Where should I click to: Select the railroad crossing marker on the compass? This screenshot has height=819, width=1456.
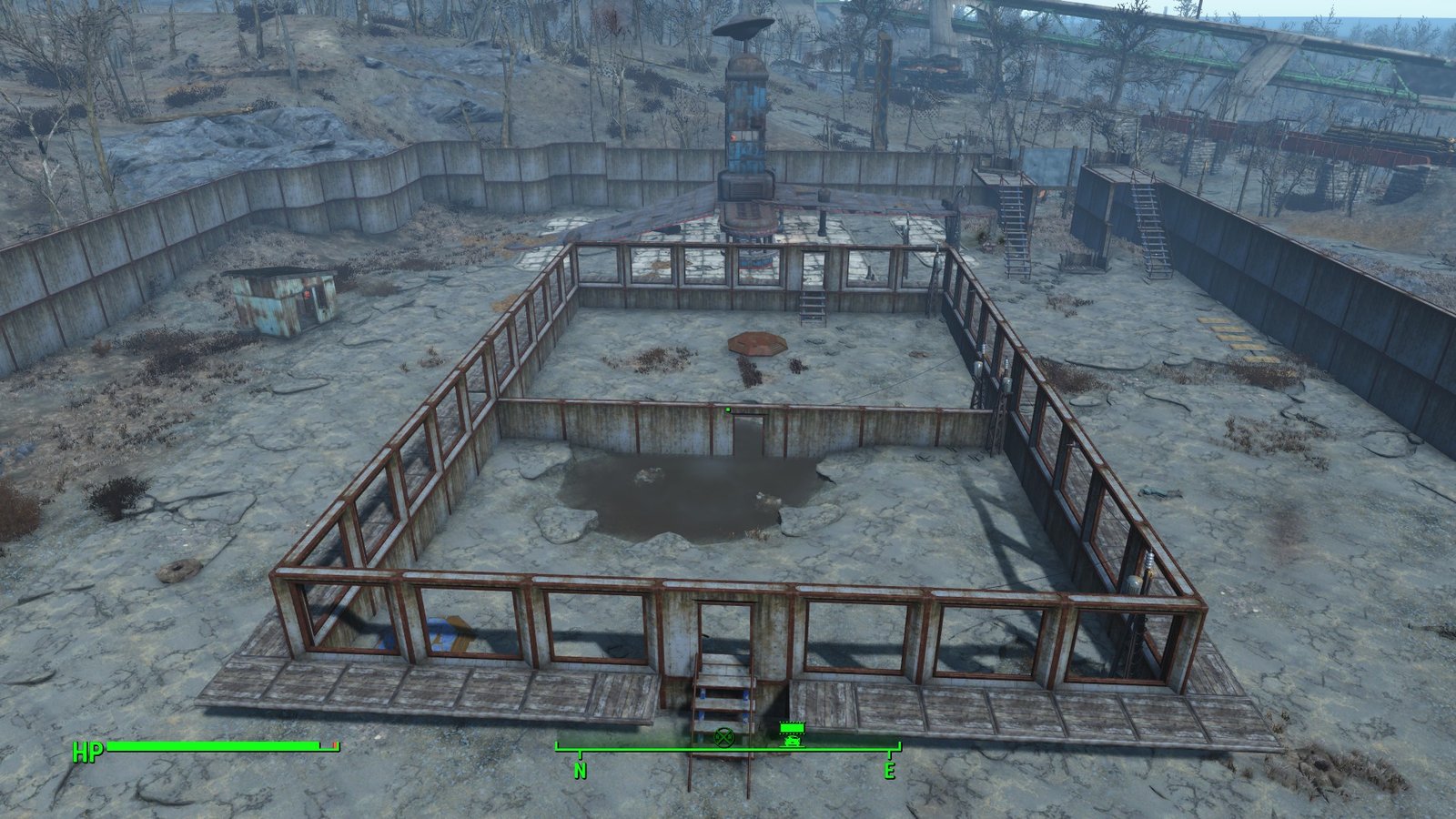pos(723,737)
